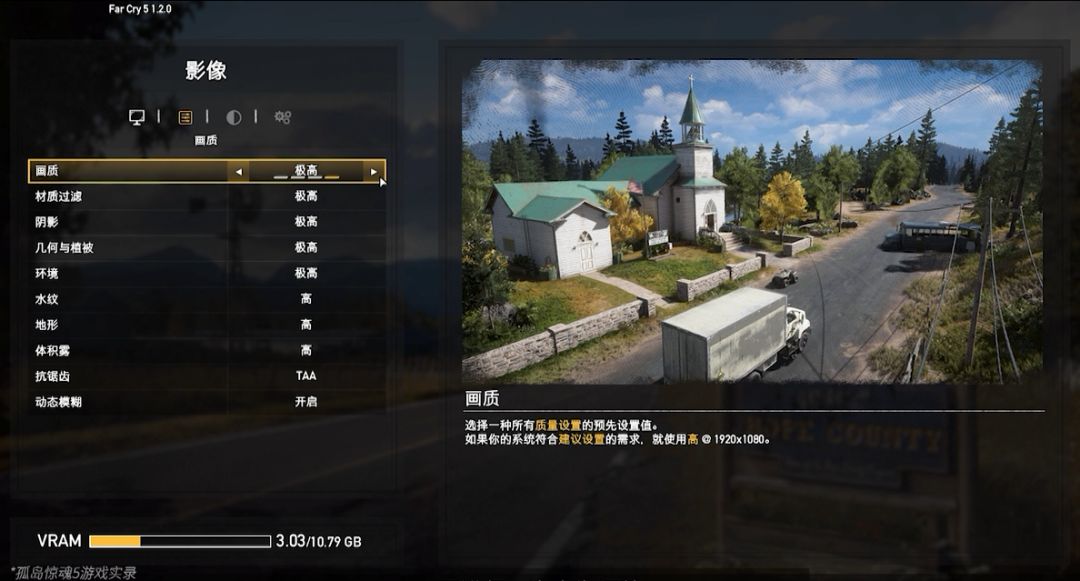This screenshot has width=1080, height=581.
Task: Open the half-circle color settings tab
Action: click(234, 117)
